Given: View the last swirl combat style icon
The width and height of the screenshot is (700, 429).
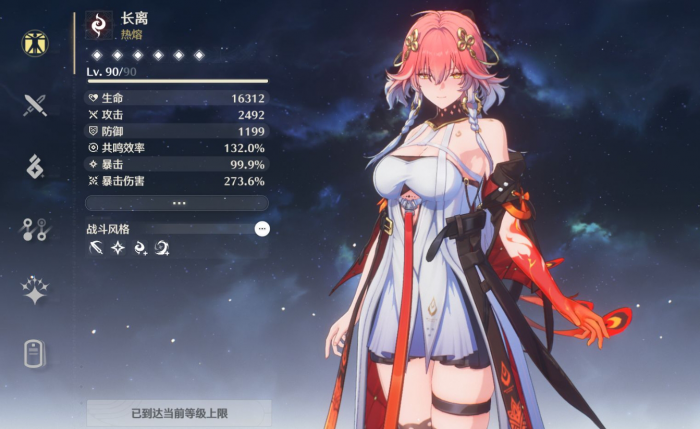Looking at the screenshot, I should (x=161, y=248).
